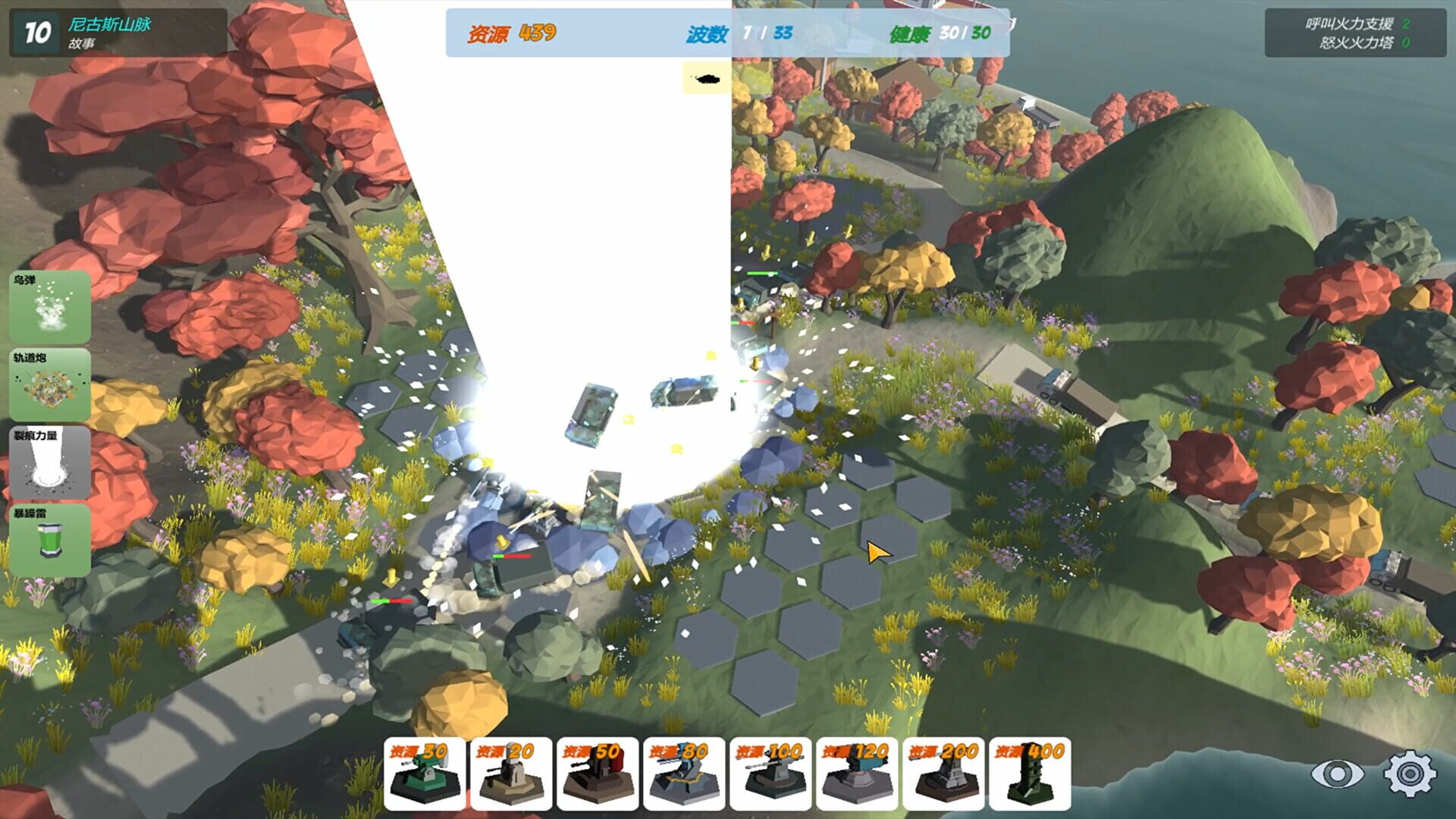Buy the 200-resource heavy tower
Viewport: 1456px width, 819px height.
[x=943, y=773]
